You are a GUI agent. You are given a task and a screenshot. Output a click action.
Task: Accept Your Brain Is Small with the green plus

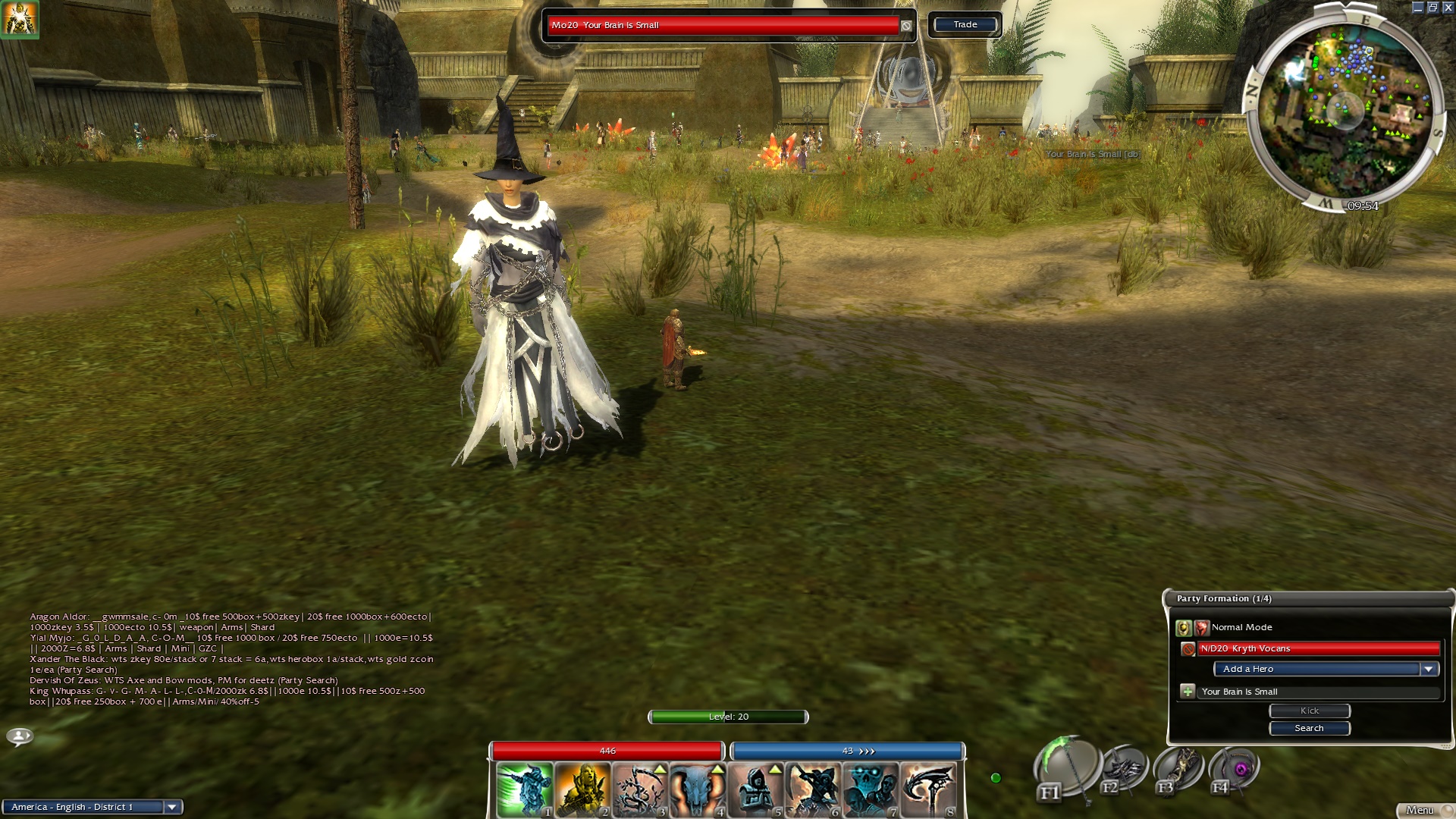click(x=1188, y=692)
